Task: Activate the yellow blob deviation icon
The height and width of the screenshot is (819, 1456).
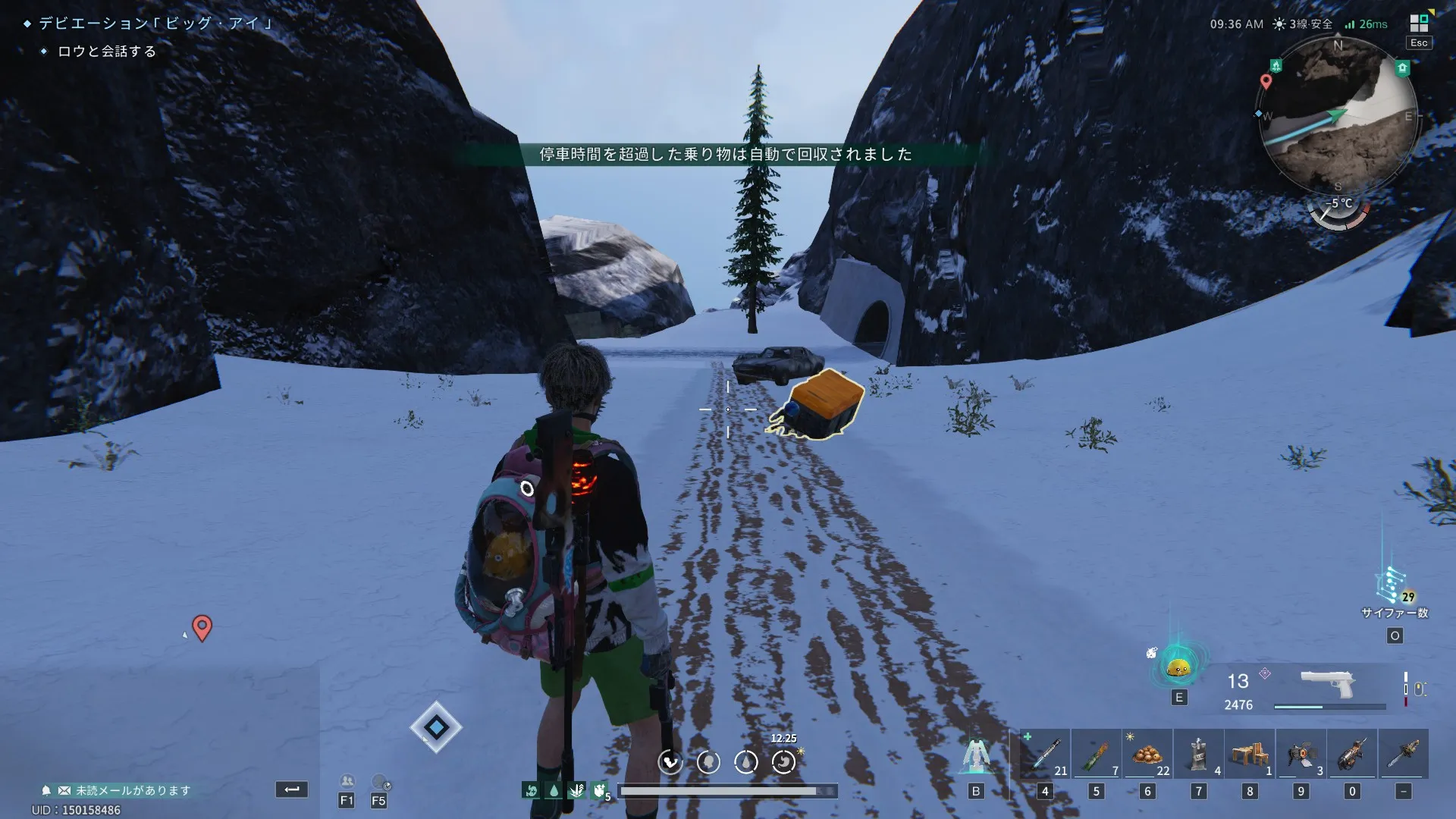Action: pos(1178,667)
